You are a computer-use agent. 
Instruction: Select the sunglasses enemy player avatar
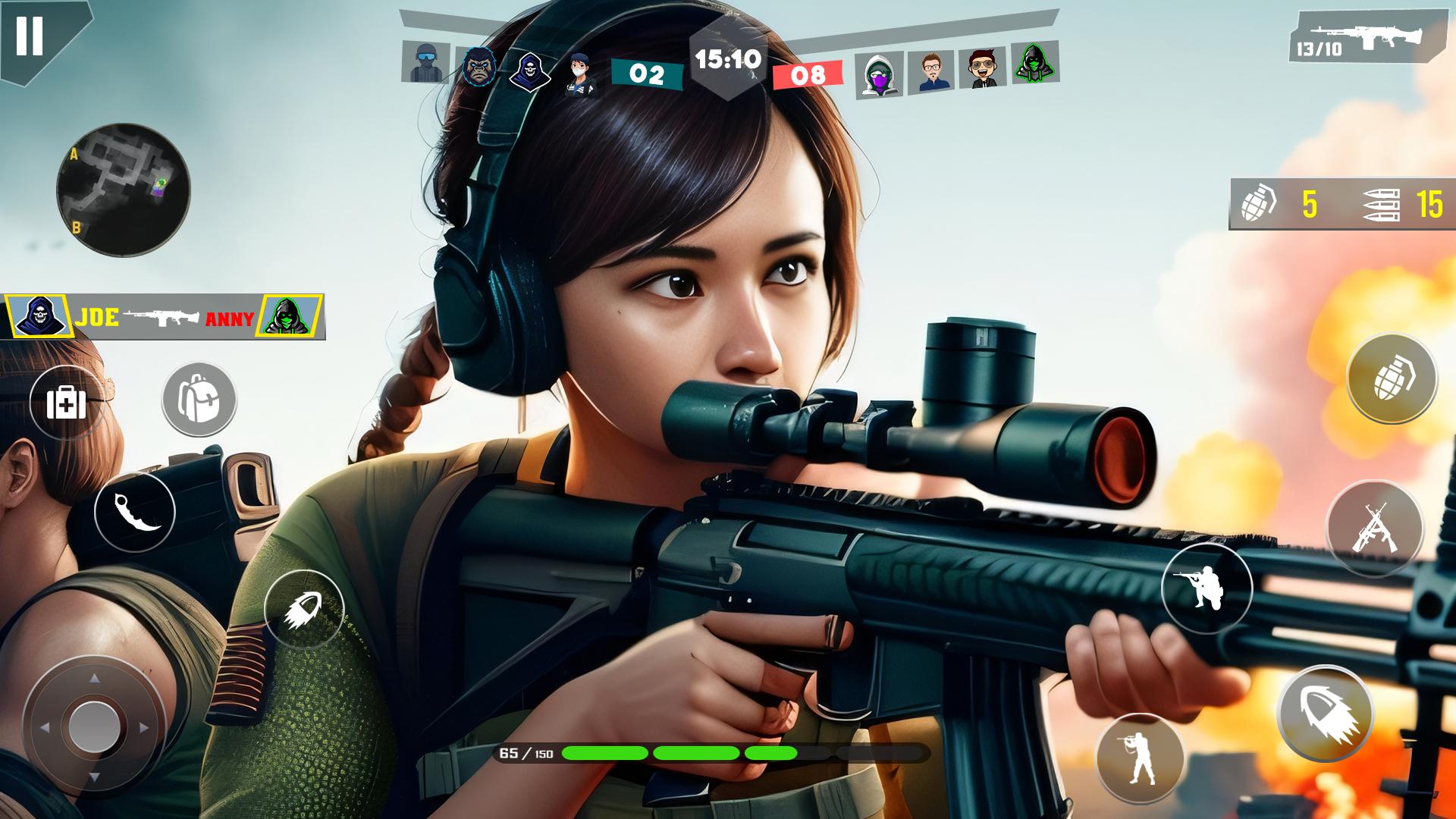(x=983, y=70)
